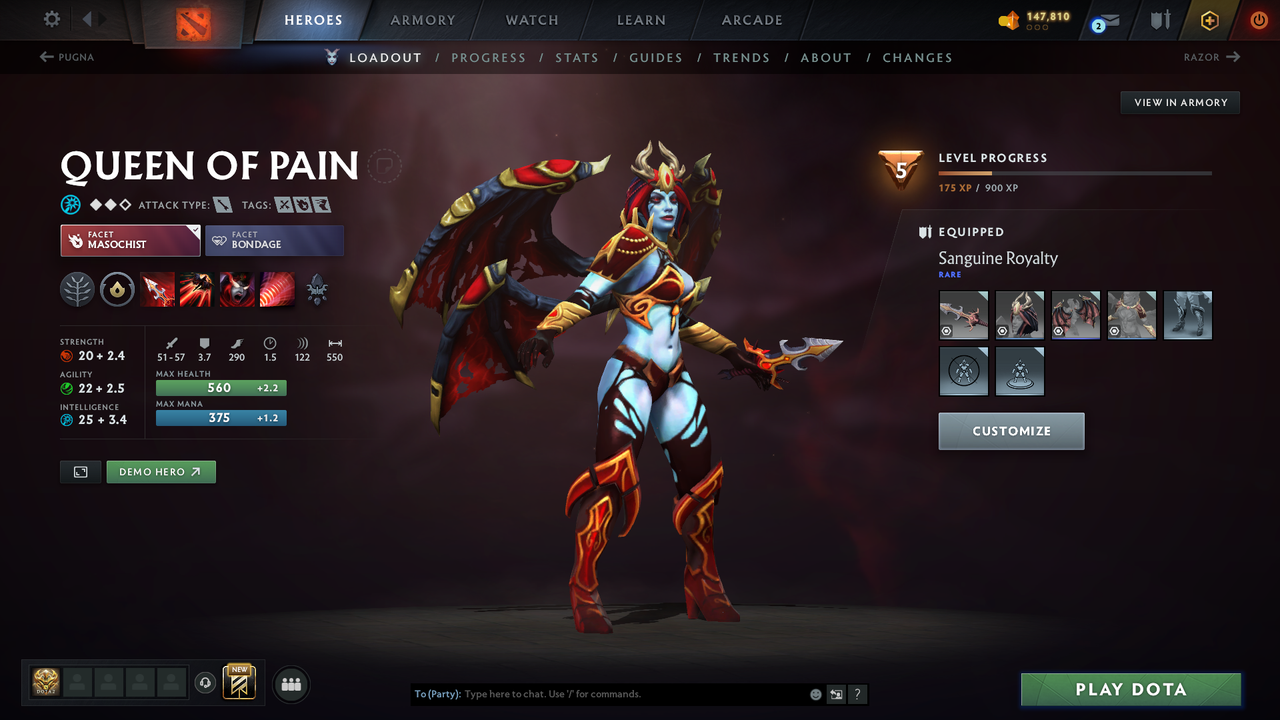Open the STATS section
This screenshot has width=1280, height=720.
coord(577,57)
